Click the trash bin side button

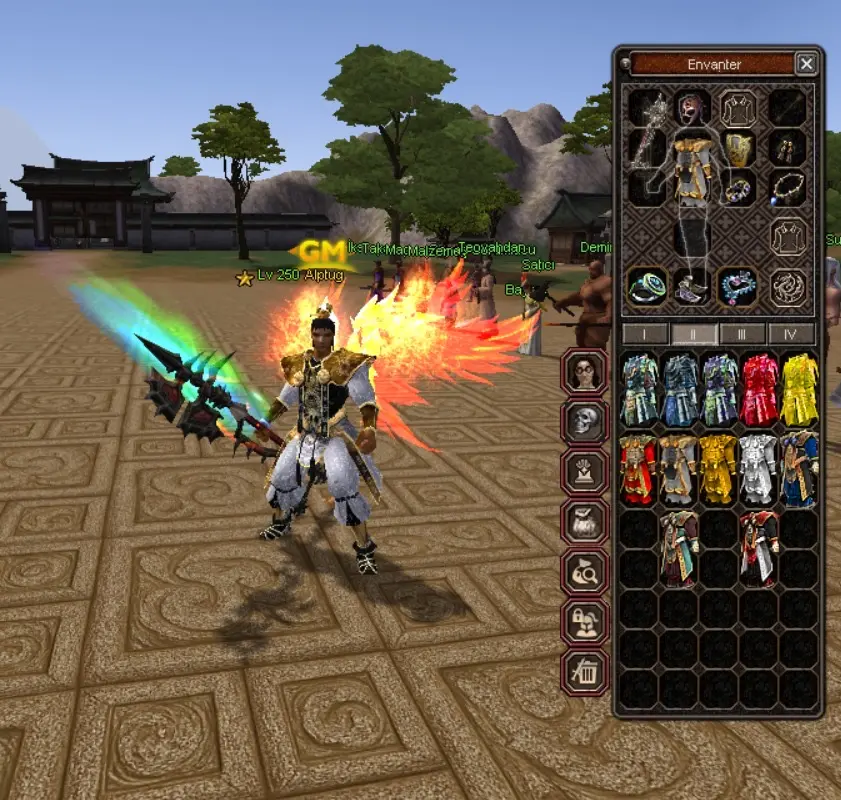coord(585,672)
